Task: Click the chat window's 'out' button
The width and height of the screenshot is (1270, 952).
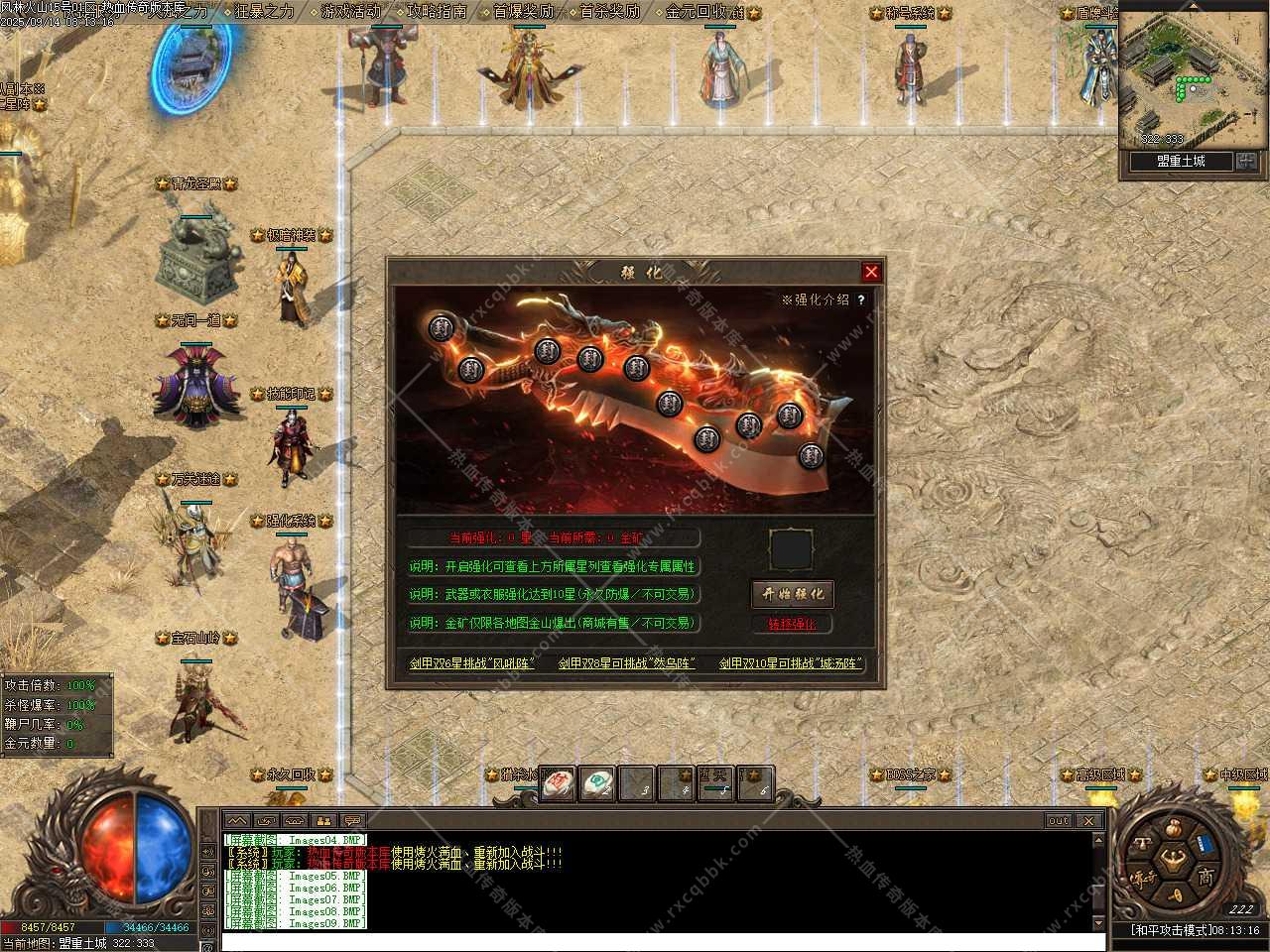Action: pos(1059,821)
